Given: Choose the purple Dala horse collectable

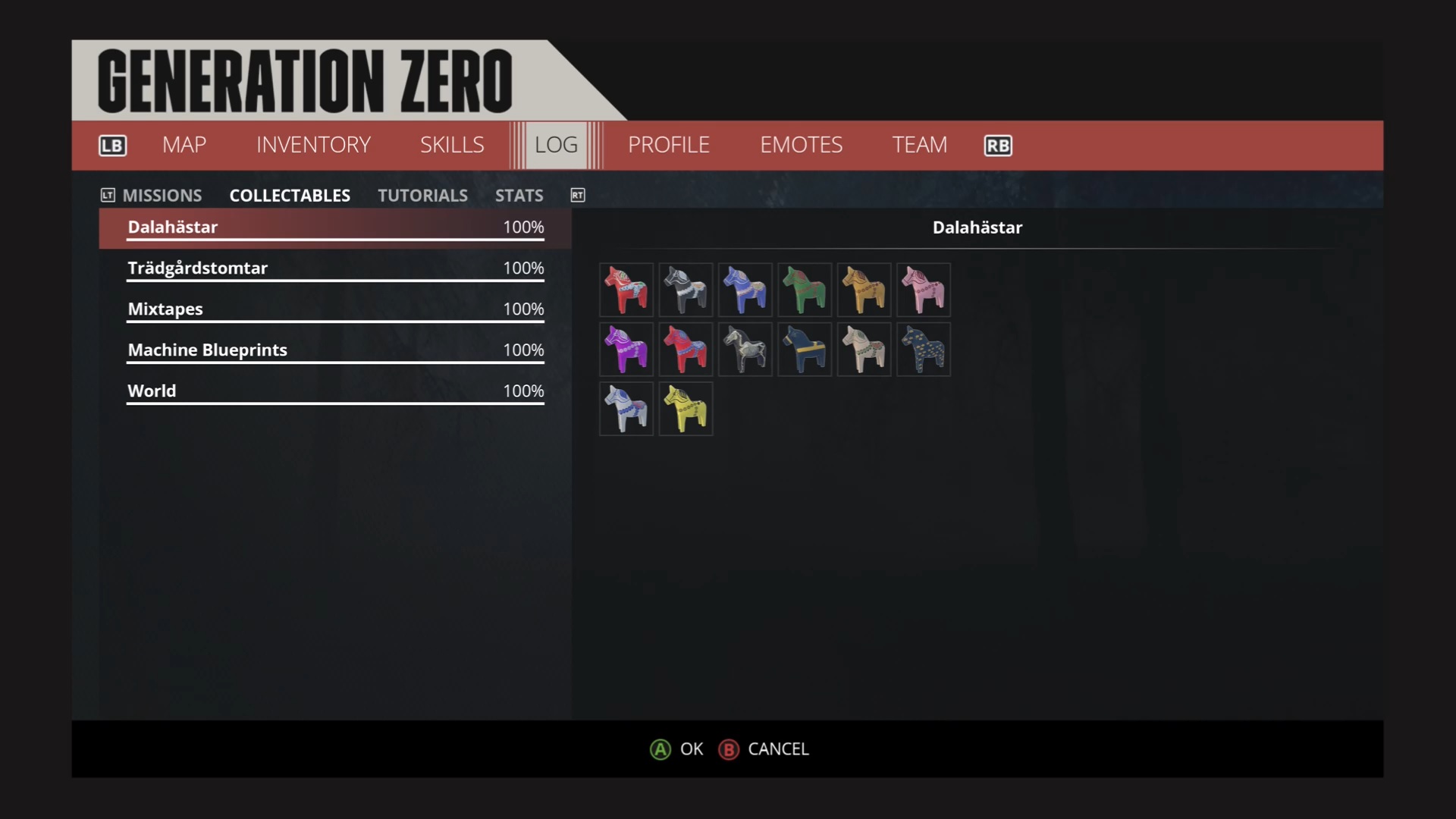Looking at the screenshot, I should pyautogui.click(x=626, y=350).
